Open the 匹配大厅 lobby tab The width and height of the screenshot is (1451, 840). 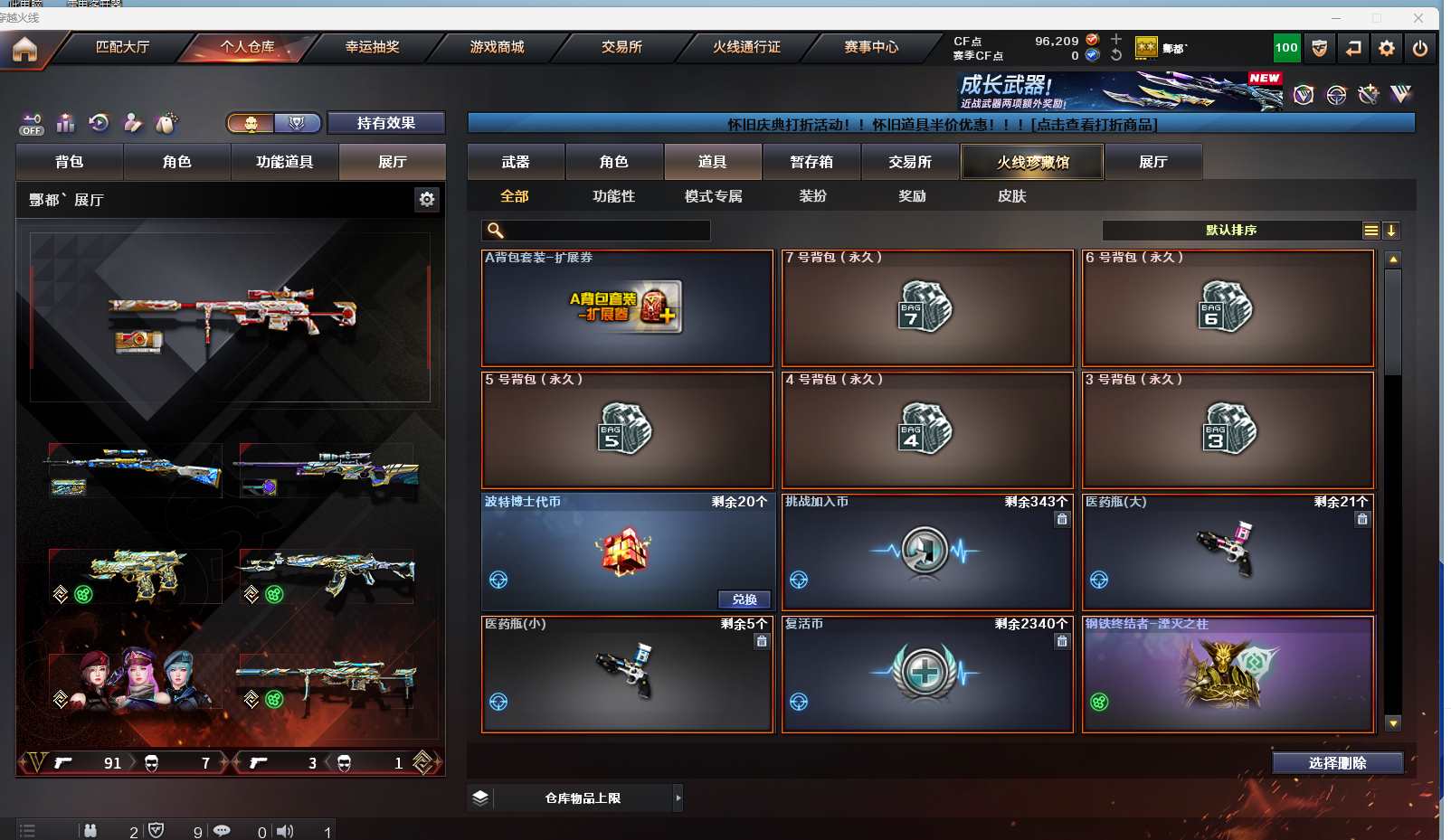(x=123, y=47)
